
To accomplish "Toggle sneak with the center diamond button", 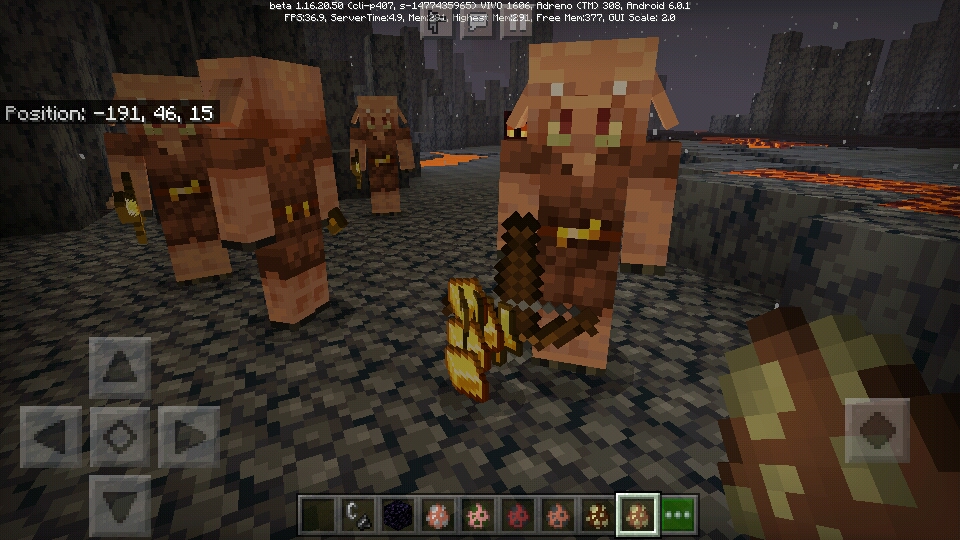I will [x=119, y=437].
